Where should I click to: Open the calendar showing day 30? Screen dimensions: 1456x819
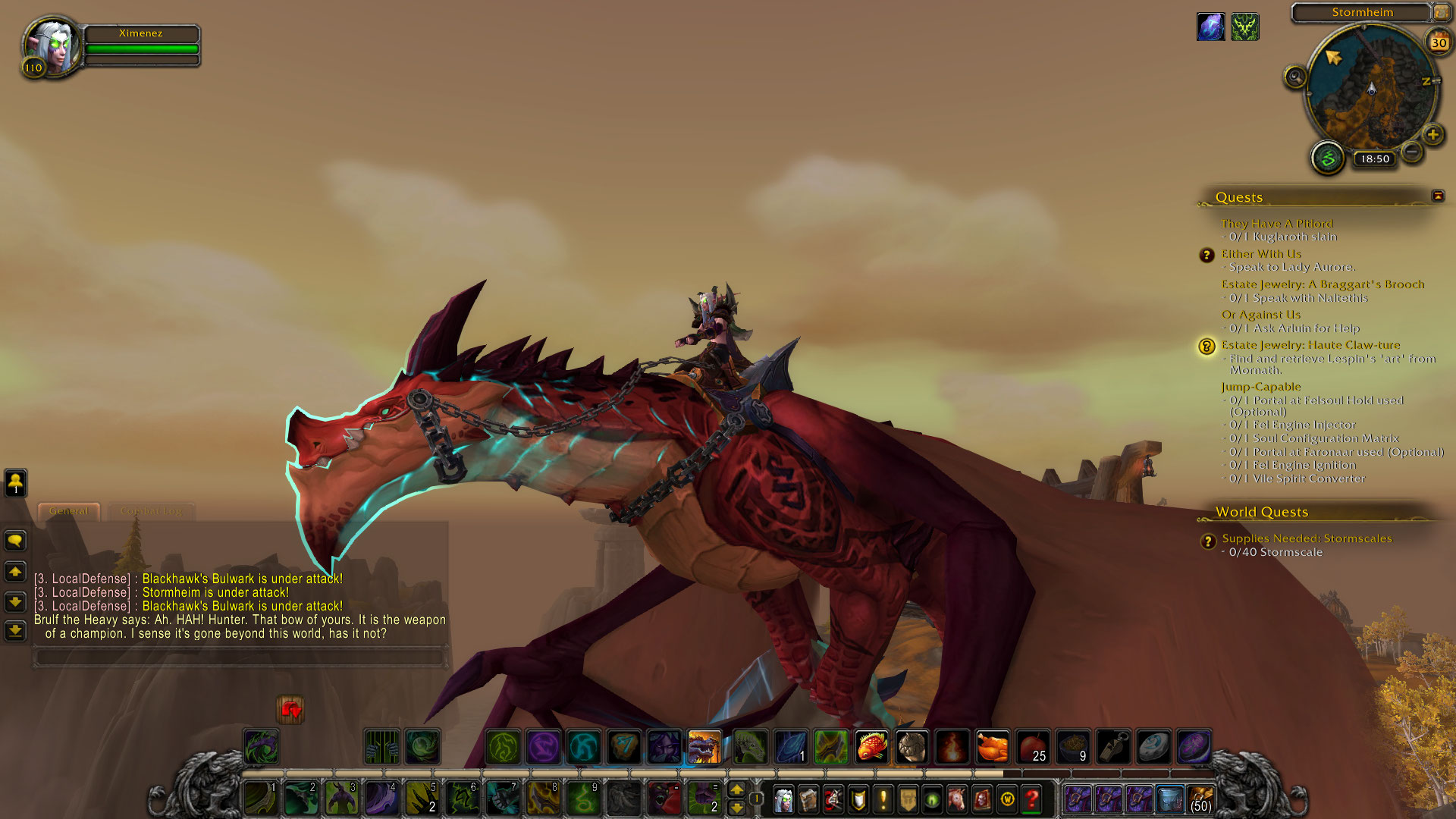[1439, 43]
